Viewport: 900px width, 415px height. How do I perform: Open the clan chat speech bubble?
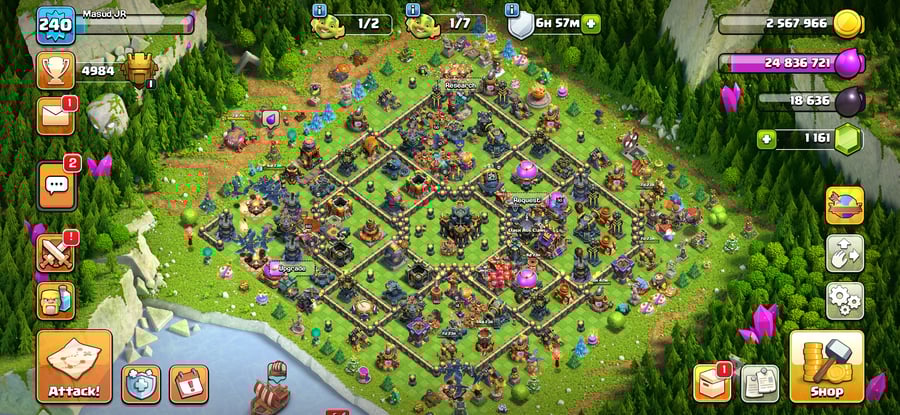point(56,184)
